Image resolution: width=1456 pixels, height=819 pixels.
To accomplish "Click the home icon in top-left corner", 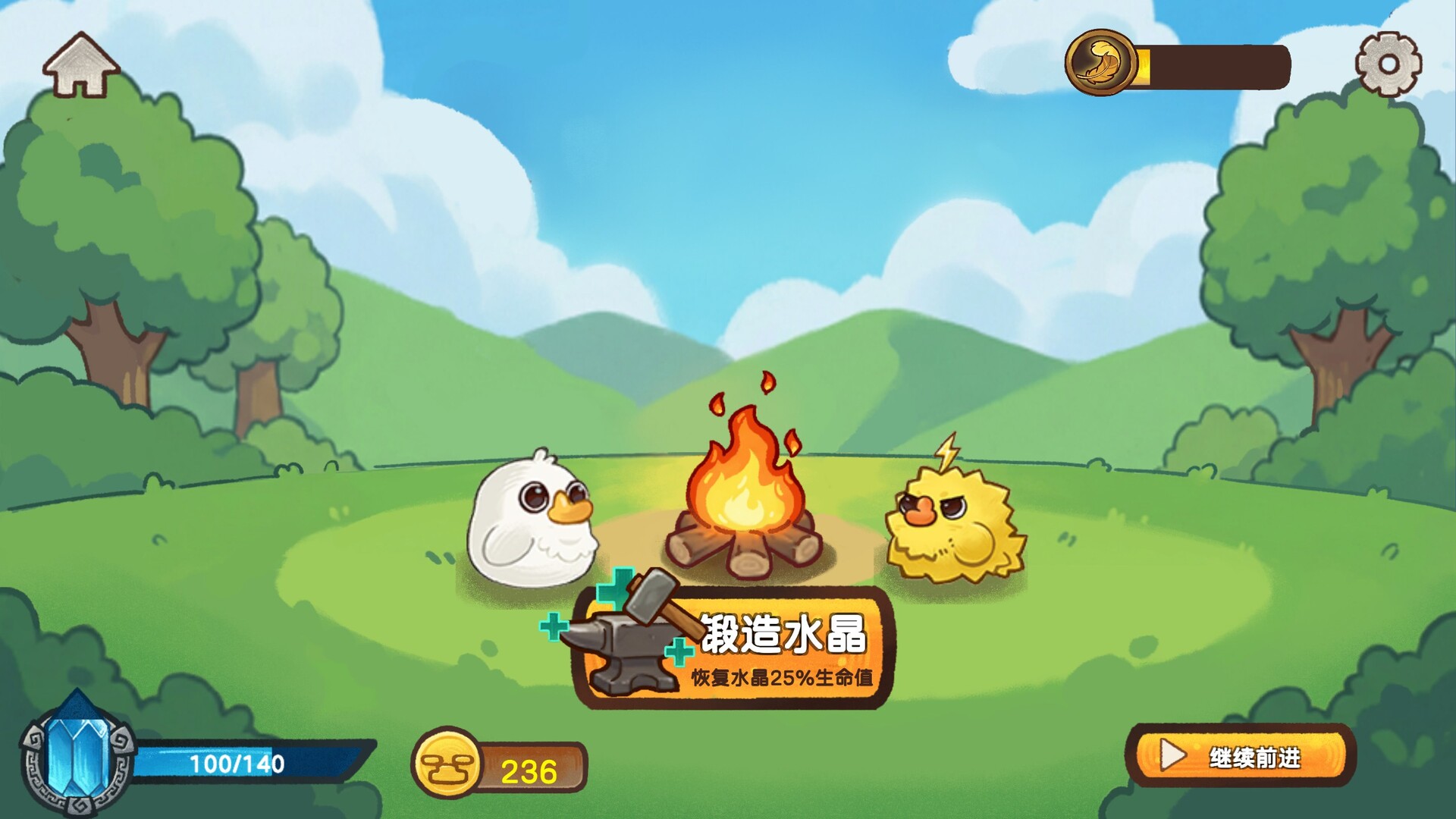I will coord(82,64).
